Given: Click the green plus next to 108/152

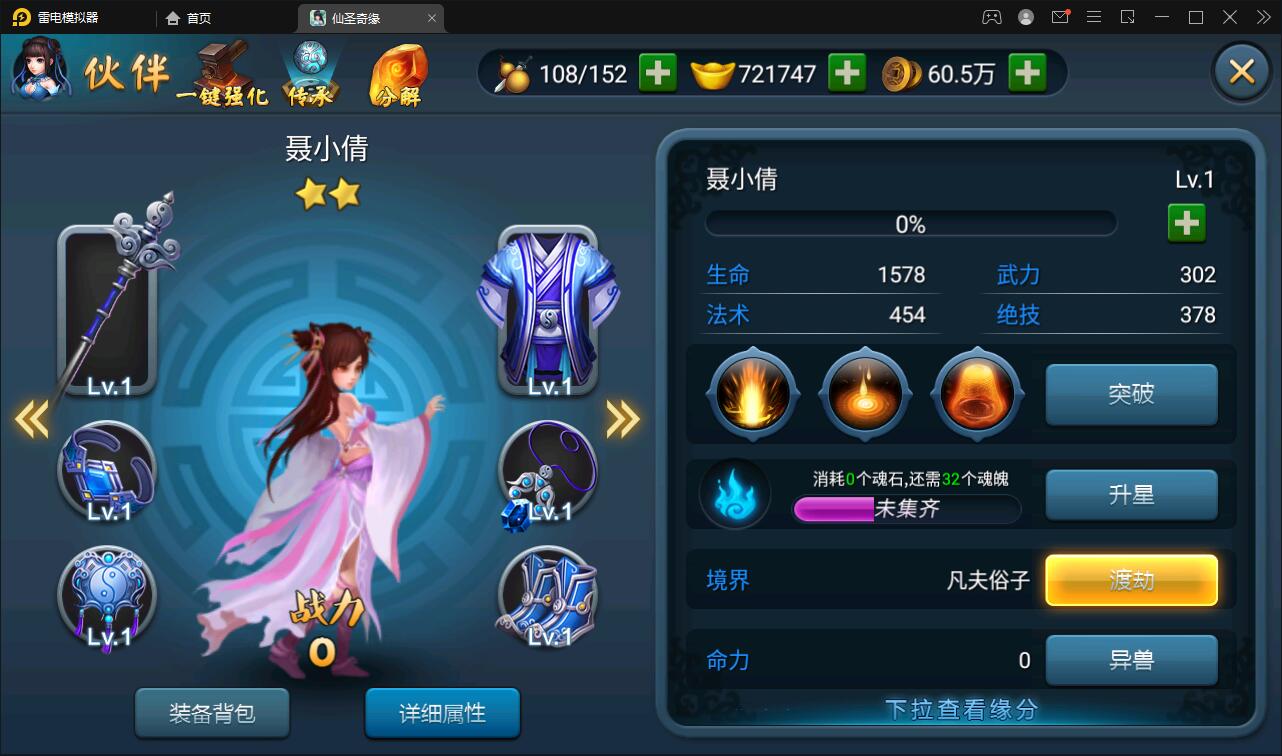Looking at the screenshot, I should click(657, 72).
